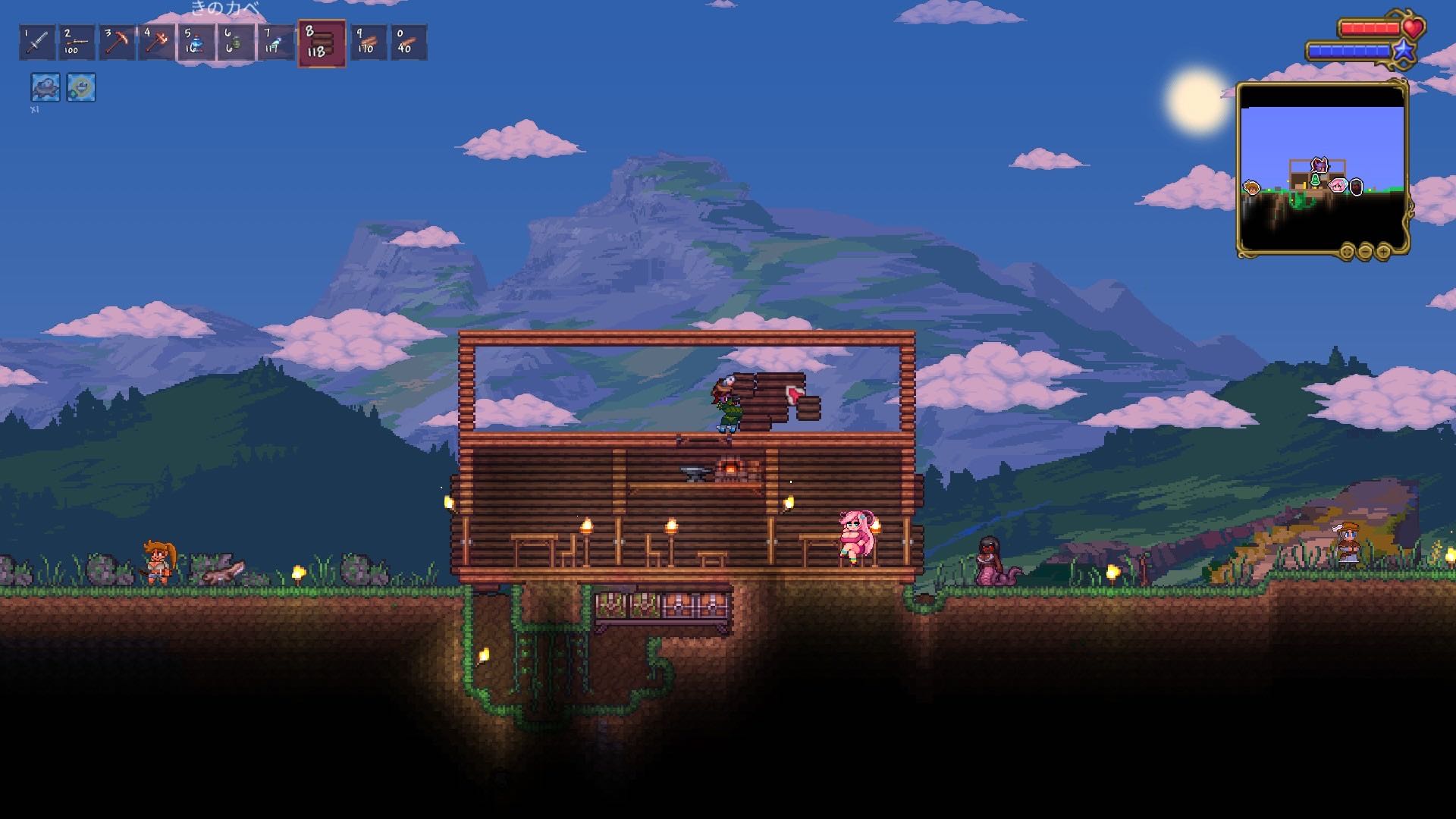1456x819 pixels.
Task: Choose the copper axe in slot 4
Action: (155, 42)
